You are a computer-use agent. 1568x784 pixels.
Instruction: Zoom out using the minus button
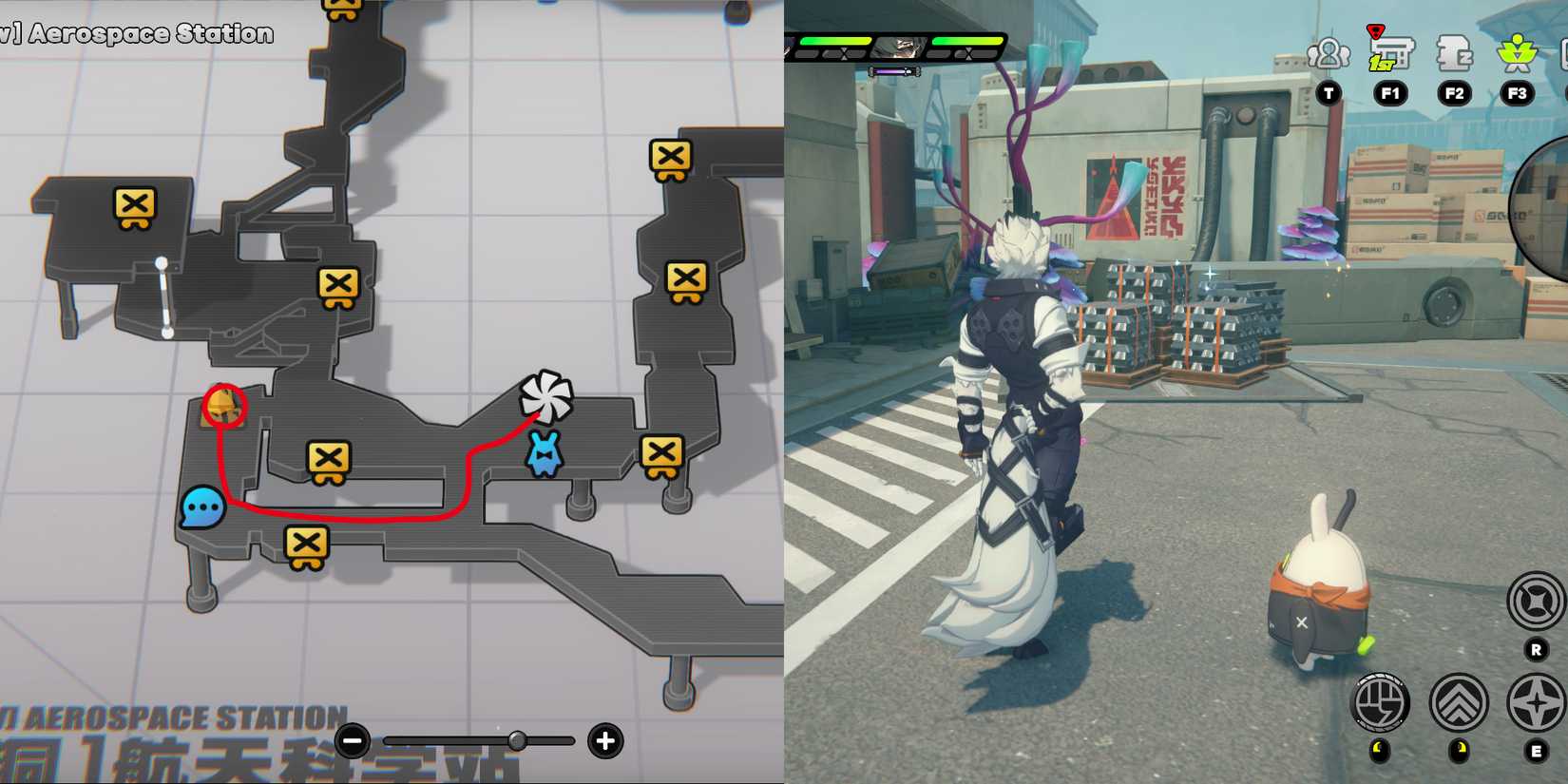point(353,741)
